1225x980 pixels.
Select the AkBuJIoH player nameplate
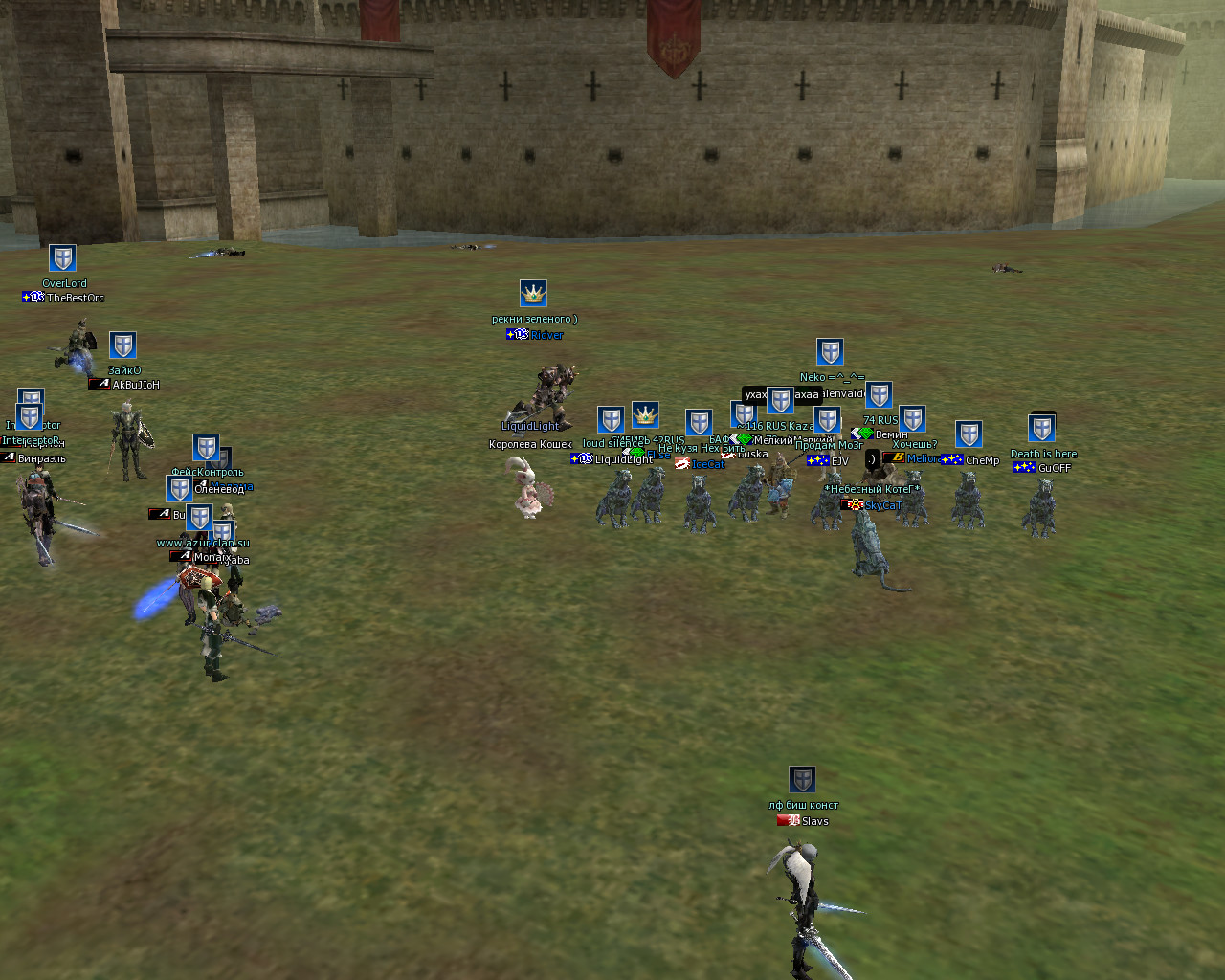click(x=135, y=385)
